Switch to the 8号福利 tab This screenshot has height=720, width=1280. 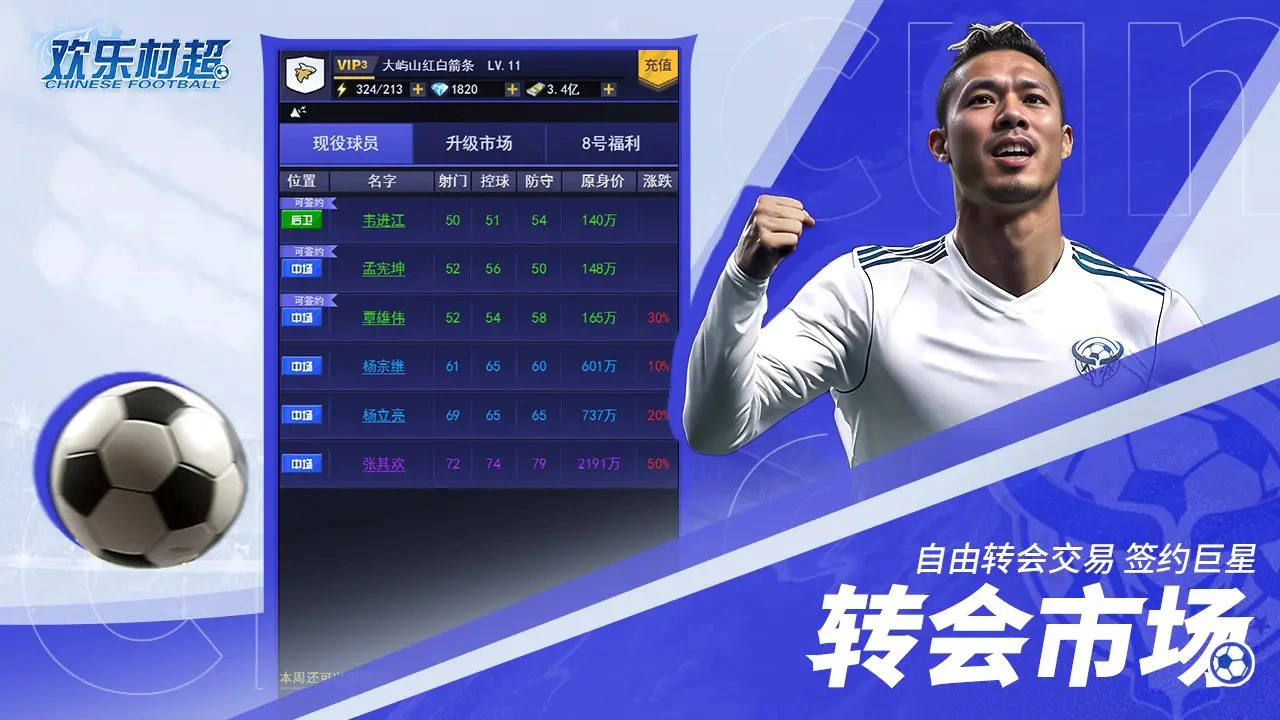pos(611,143)
